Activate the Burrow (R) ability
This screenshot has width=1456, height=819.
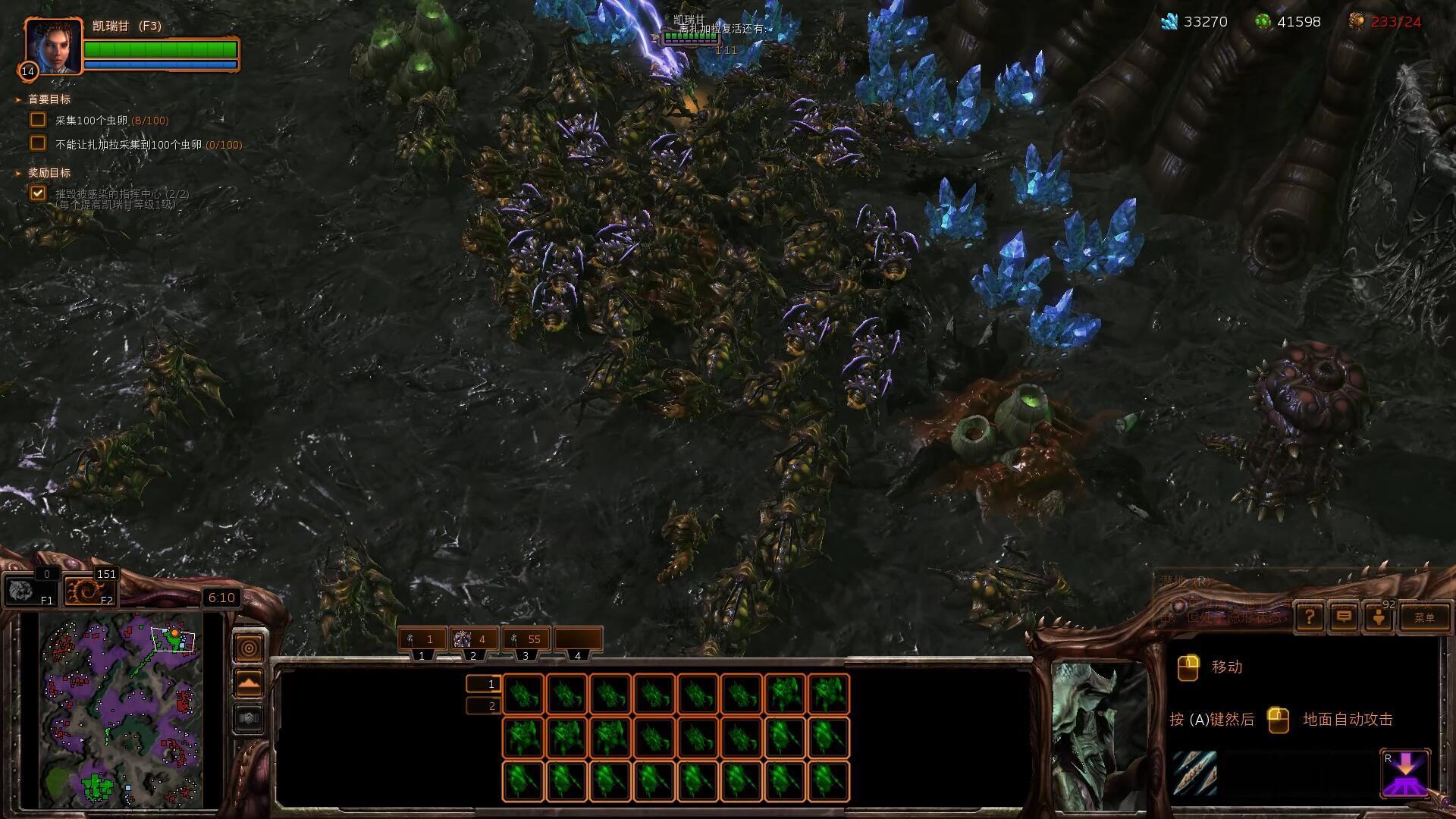(1405, 774)
